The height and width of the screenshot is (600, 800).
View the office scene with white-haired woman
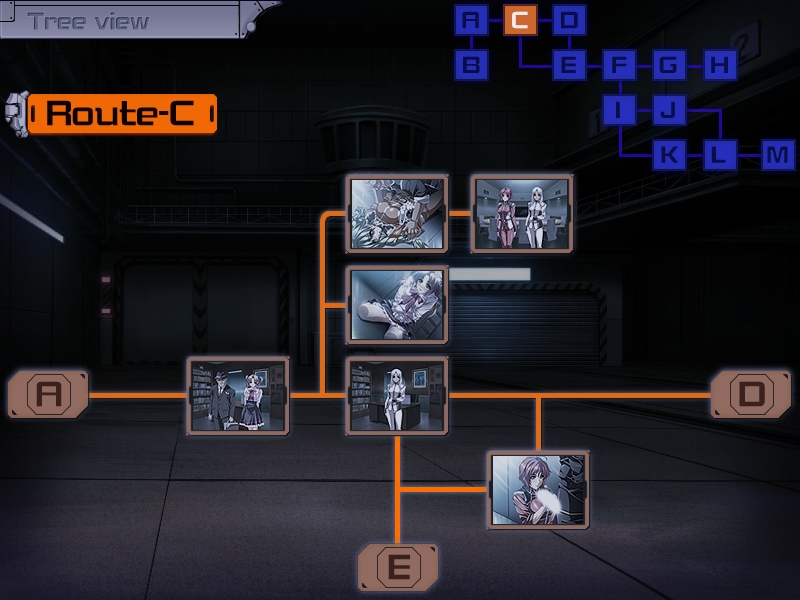(397, 395)
